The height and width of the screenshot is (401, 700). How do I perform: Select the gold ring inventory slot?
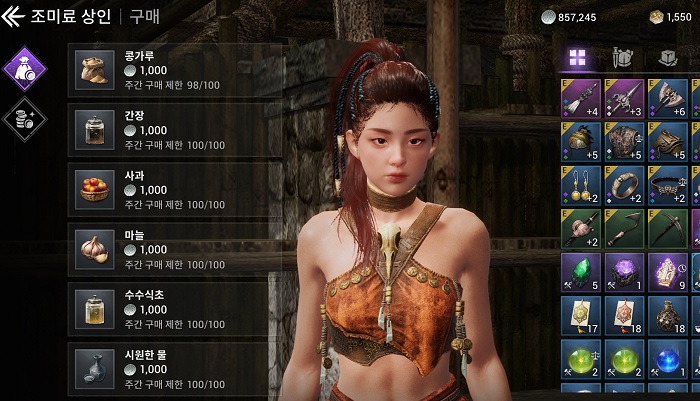(x=624, y=185)
